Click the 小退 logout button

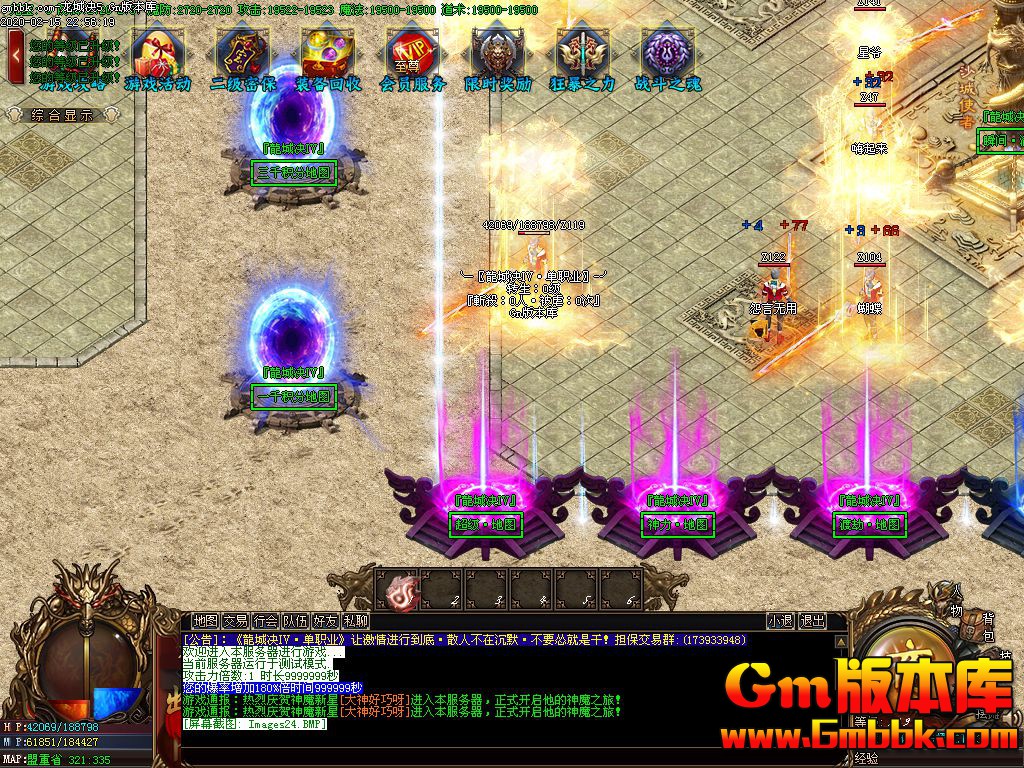point(780,621)
